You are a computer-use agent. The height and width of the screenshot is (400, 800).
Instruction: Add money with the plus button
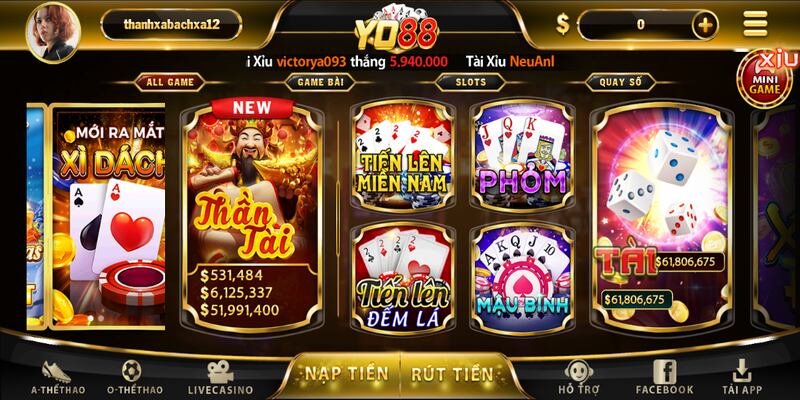click(x=706, y=24)
